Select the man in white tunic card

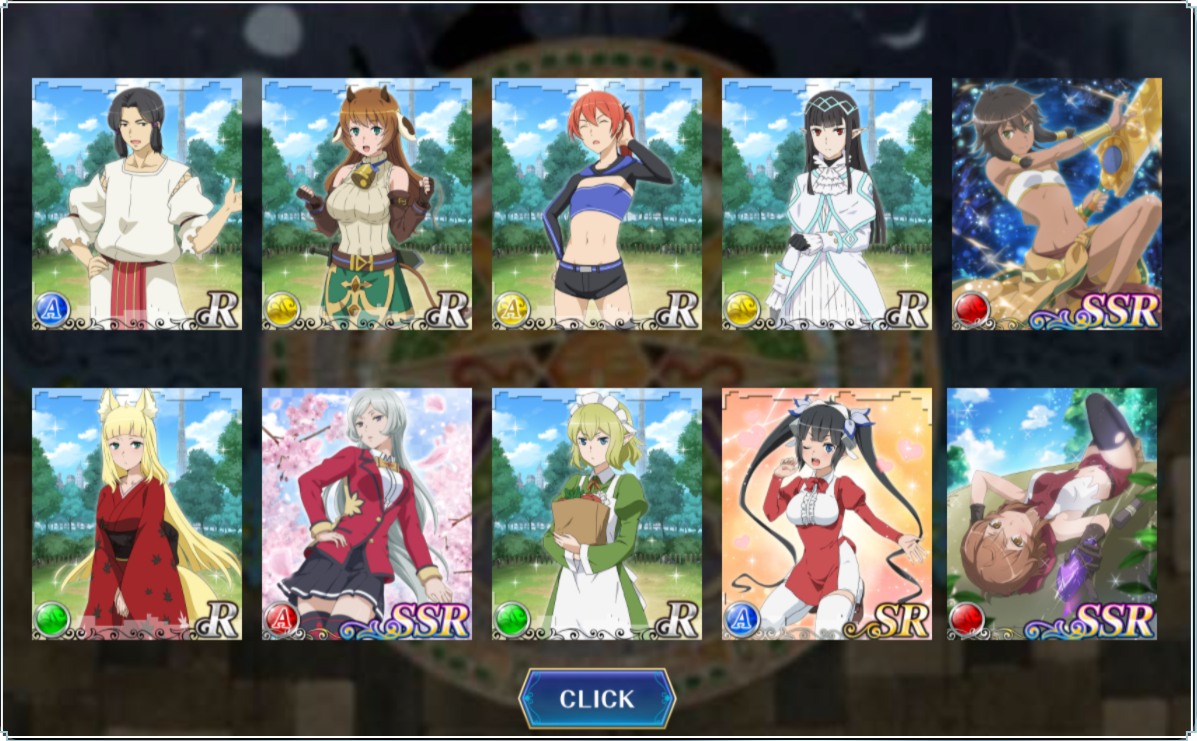(137, 204)
